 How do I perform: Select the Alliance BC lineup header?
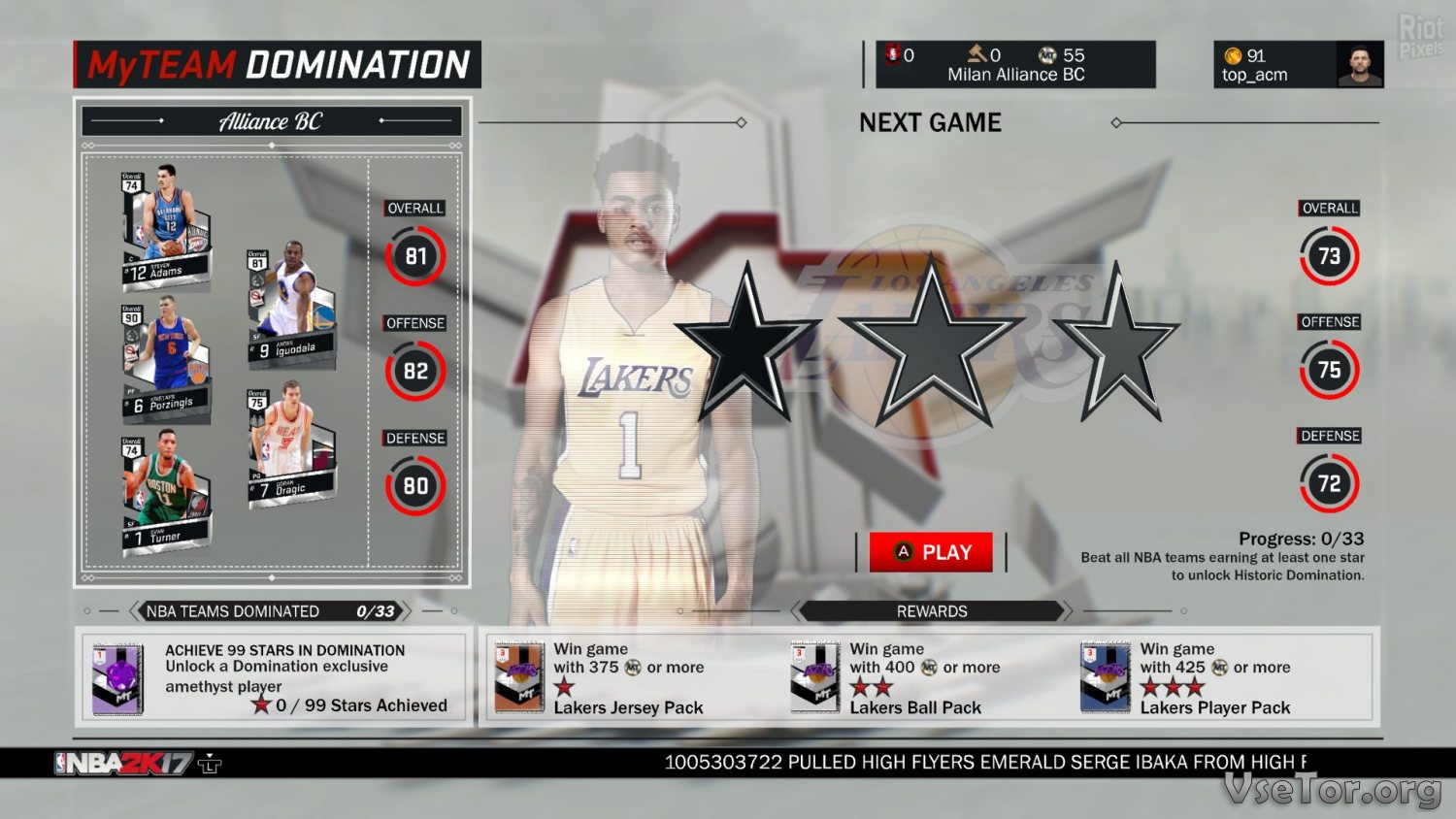[x=271, y=121]
